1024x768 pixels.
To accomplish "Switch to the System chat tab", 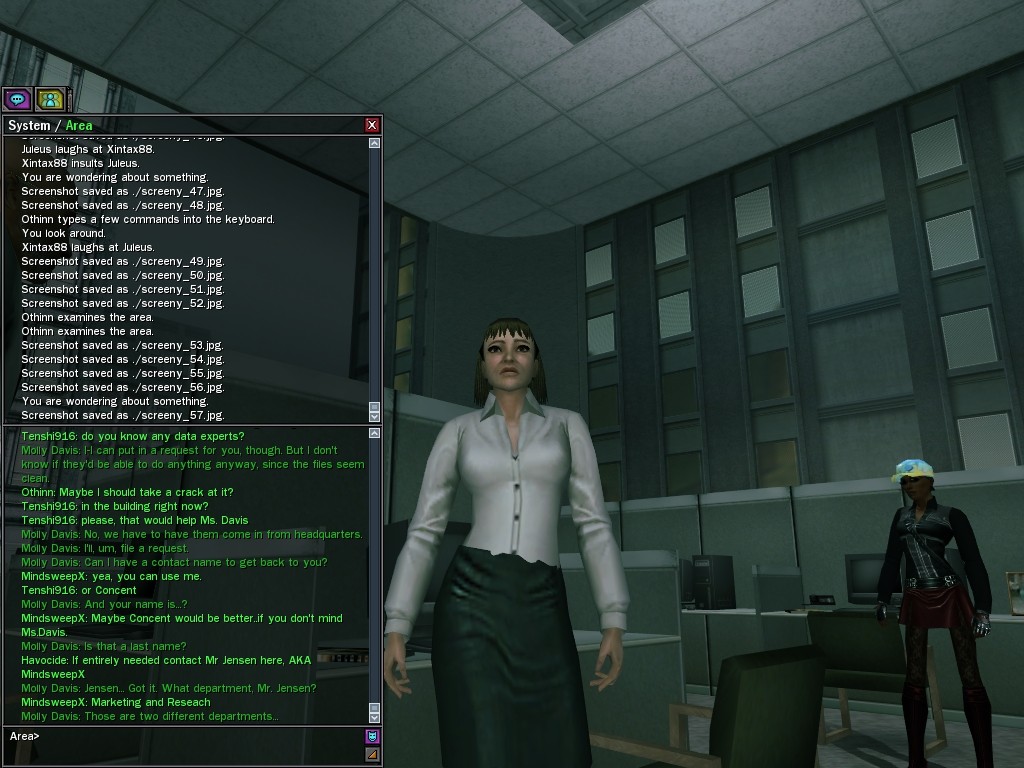I will [x=28, y=125].
